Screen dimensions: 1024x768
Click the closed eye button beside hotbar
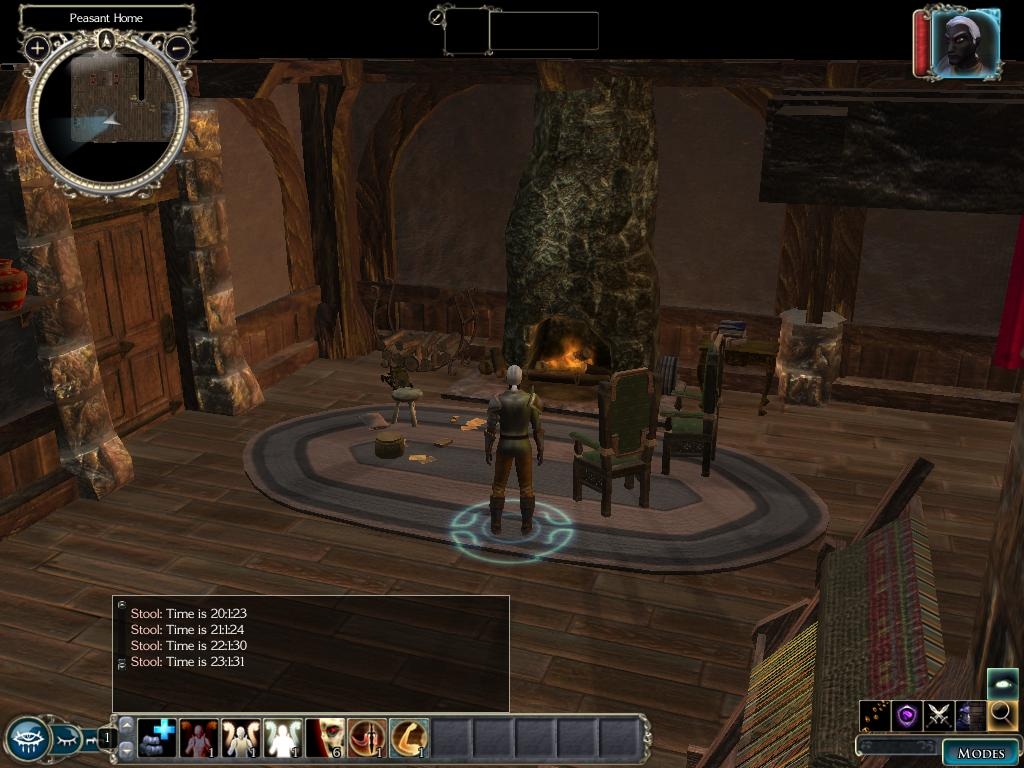tap(66, 739)
